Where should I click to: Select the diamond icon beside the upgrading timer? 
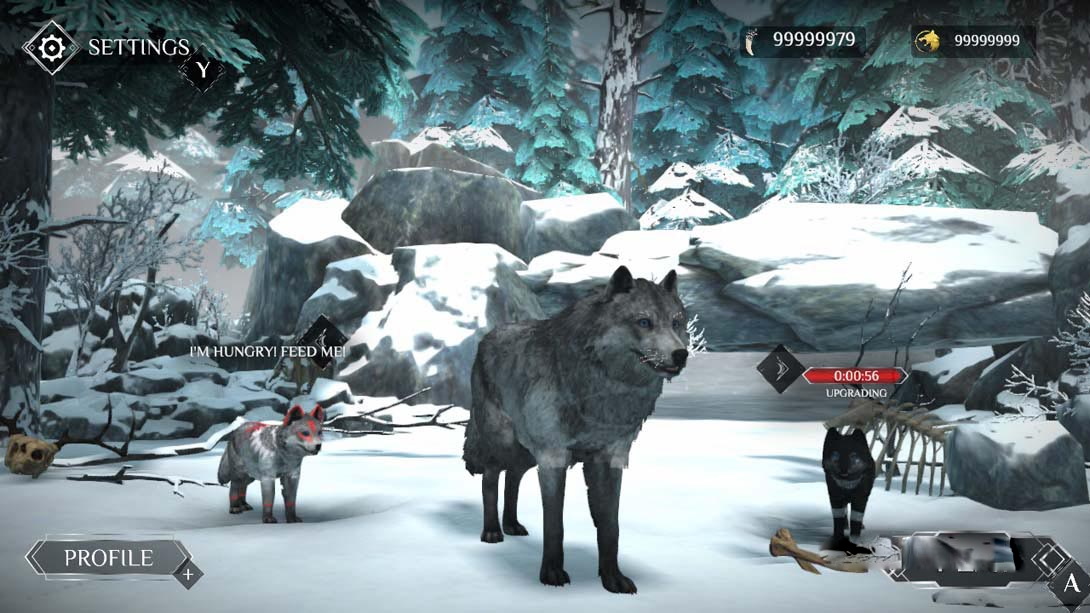point(779,368)
